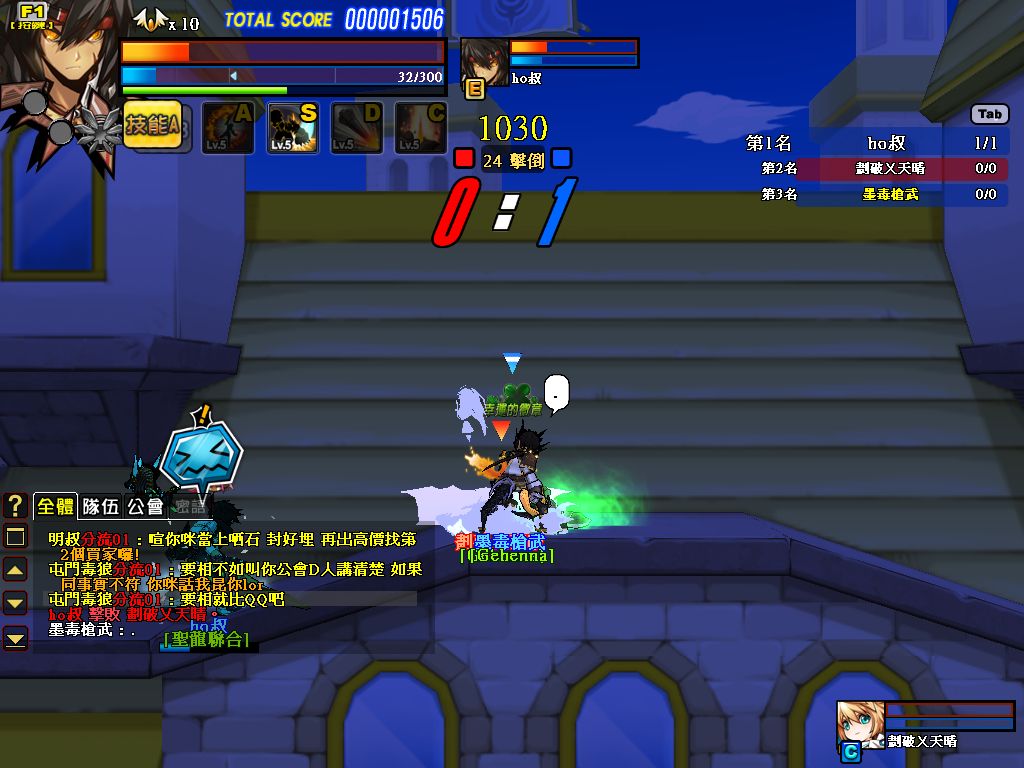The width and height of the screenshot is (1024, 768).
Task: Toggle the chat window size square button
Action: 15,537
